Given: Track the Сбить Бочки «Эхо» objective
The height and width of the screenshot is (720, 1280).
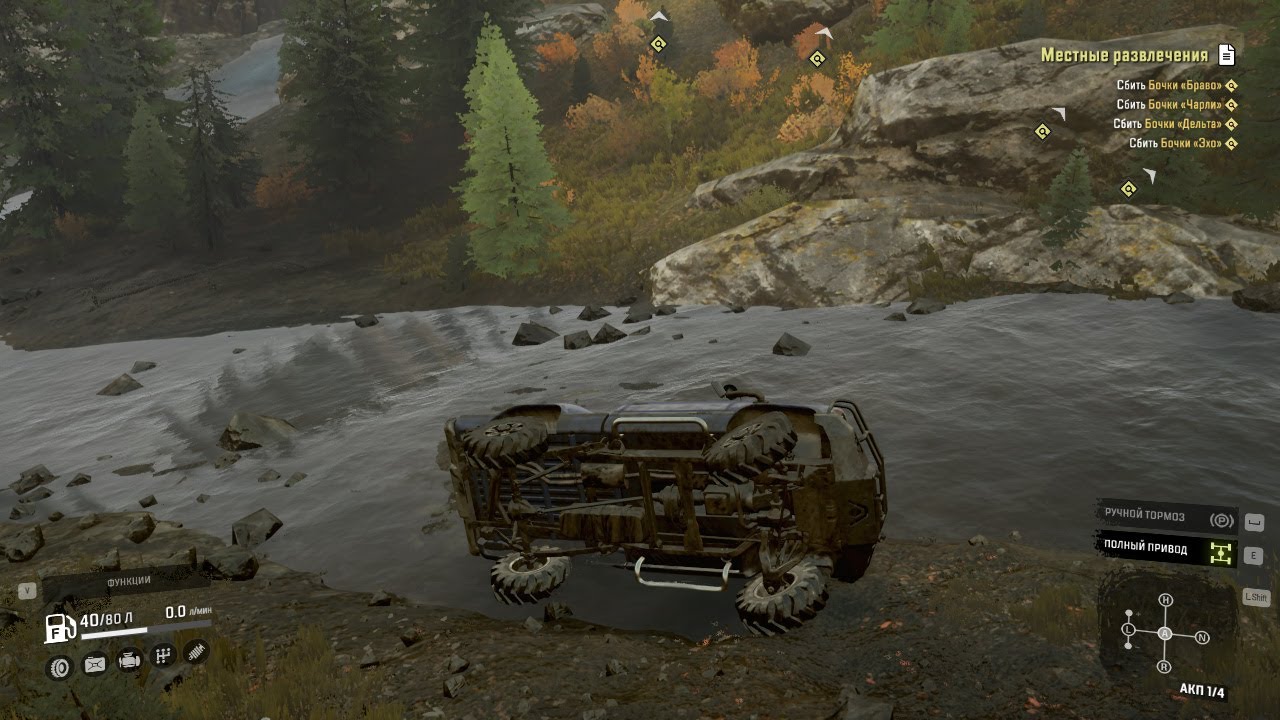Looking at the screenshot, I should (1182, 143).
